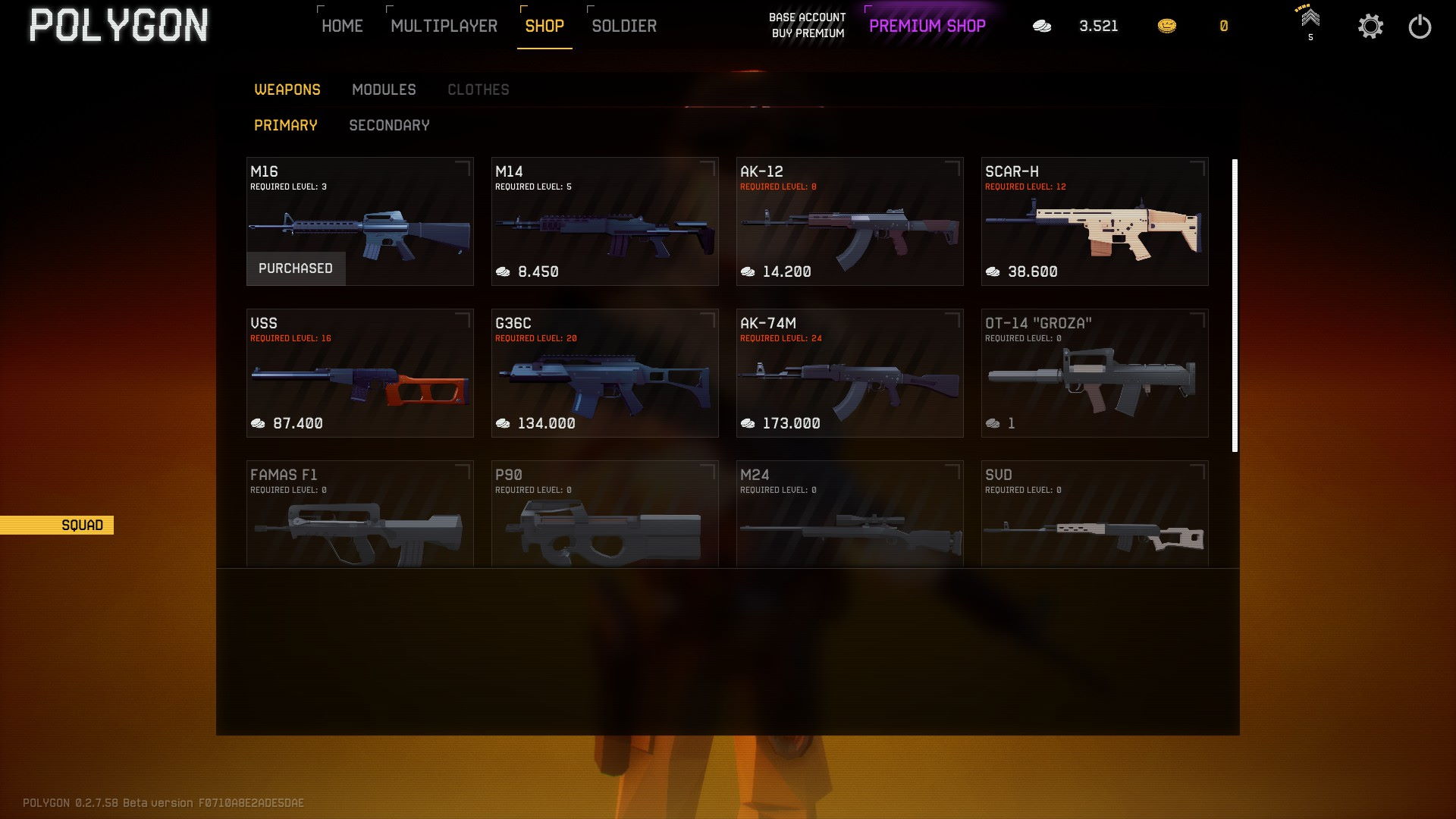Visit the Premium Shop

927,26
